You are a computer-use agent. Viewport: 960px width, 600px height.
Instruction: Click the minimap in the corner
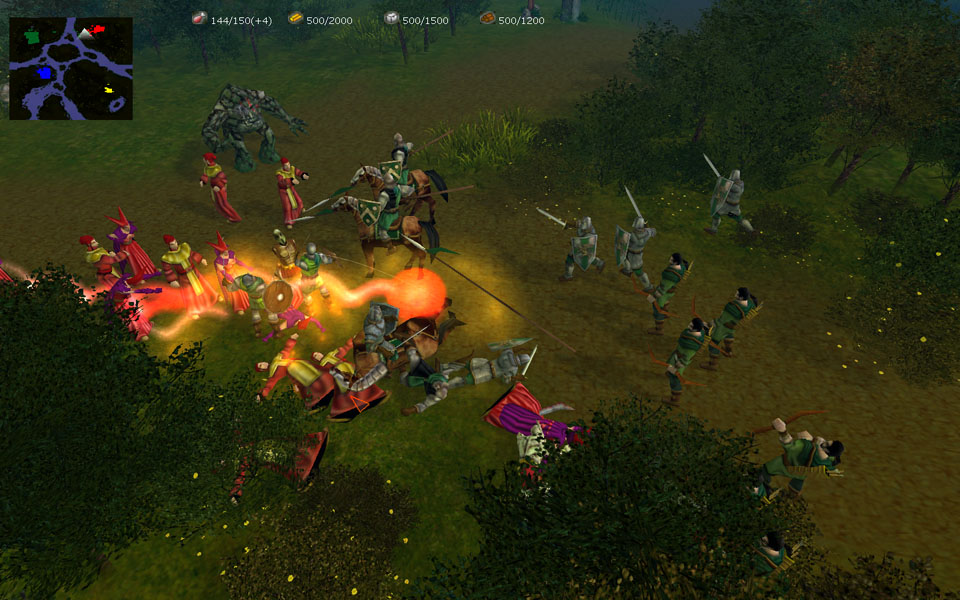(71, 68)
